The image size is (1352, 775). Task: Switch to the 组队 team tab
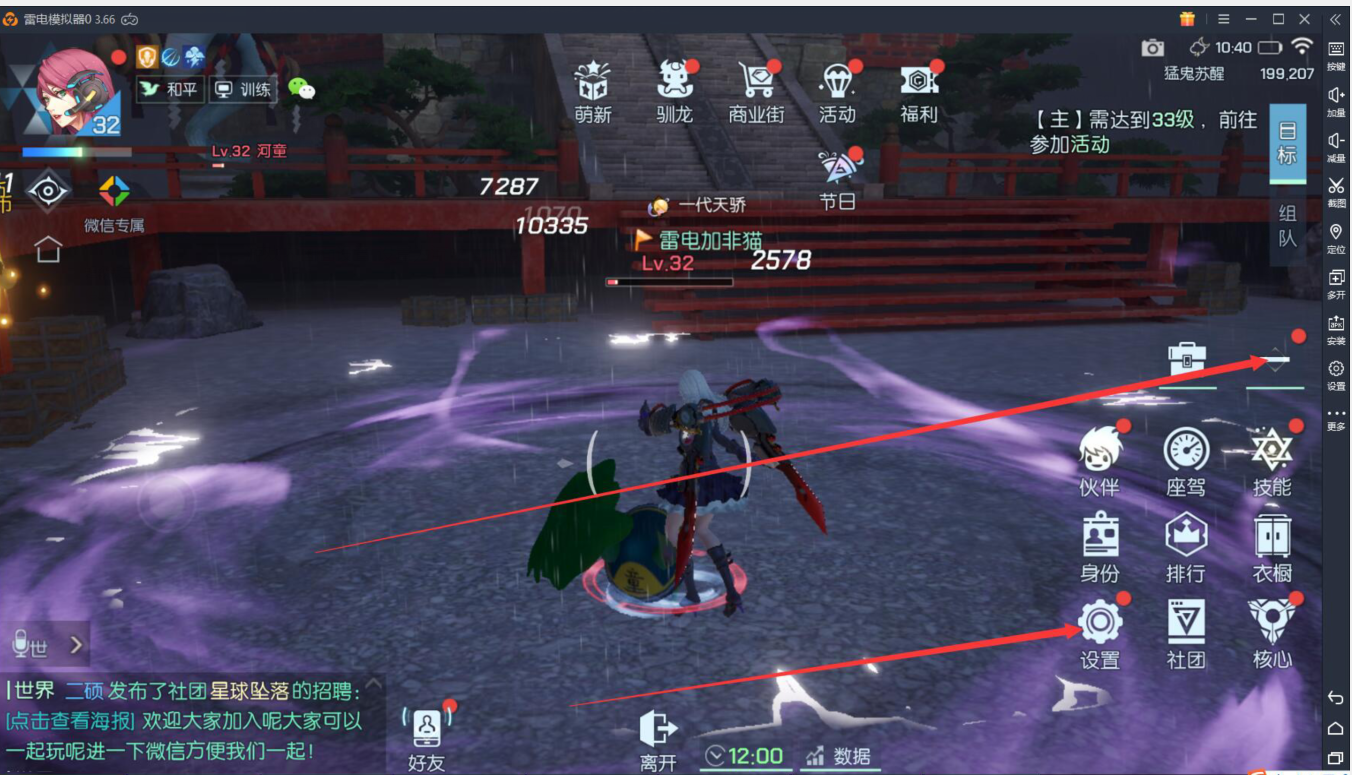tap(1287, 225)
